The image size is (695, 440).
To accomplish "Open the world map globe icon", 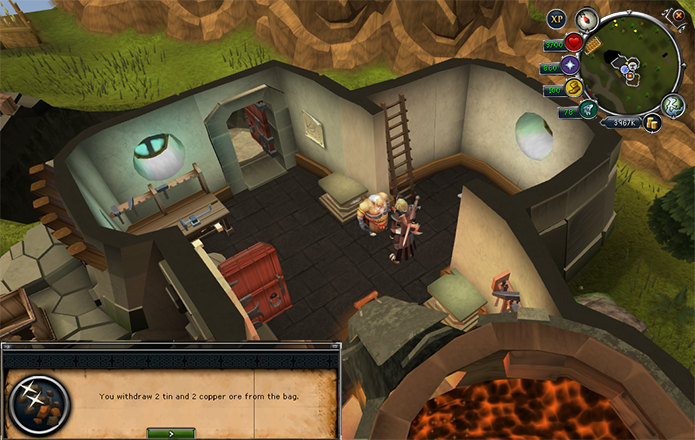I will (674, 105).
